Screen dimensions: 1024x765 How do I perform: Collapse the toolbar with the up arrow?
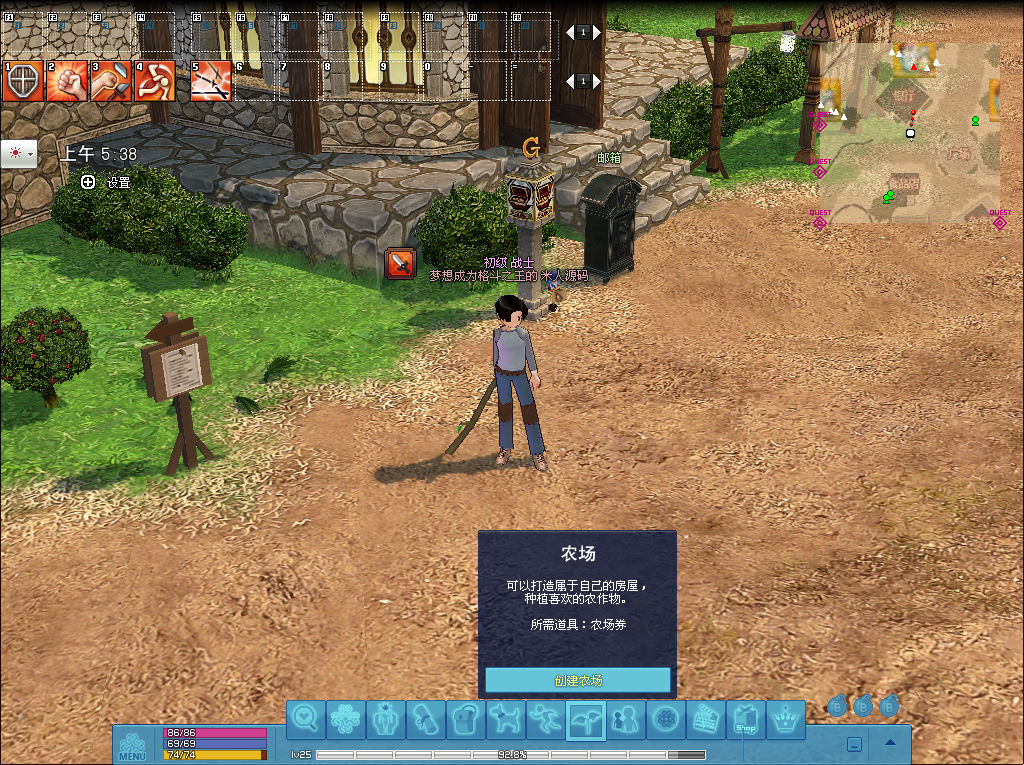click(x=890, y=743)
